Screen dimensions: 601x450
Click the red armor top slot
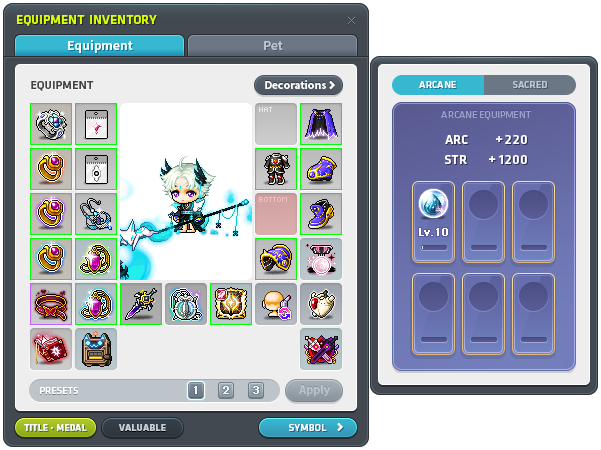tap(276, 168)
